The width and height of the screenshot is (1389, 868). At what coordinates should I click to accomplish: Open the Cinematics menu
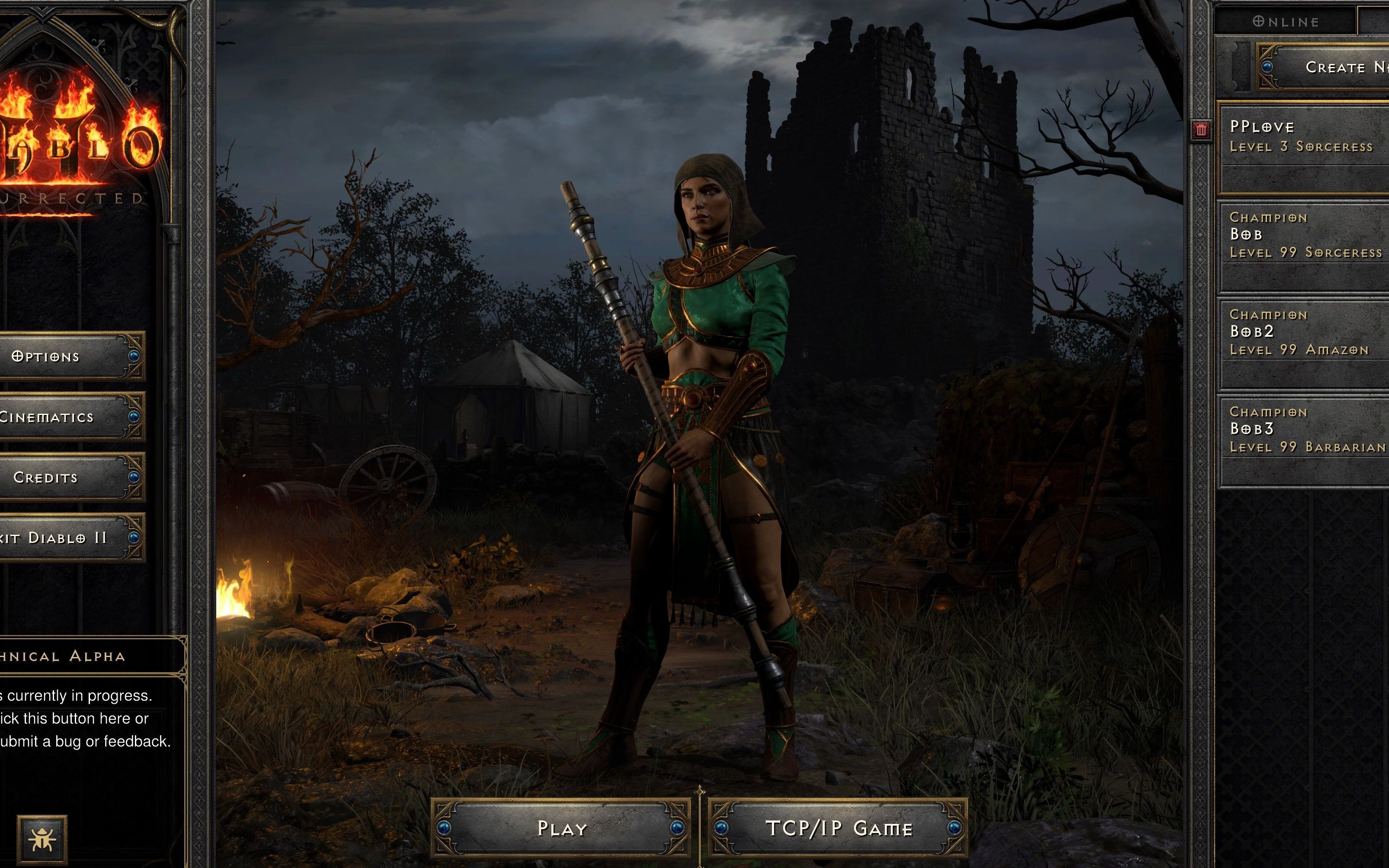[x=63, y=417]
